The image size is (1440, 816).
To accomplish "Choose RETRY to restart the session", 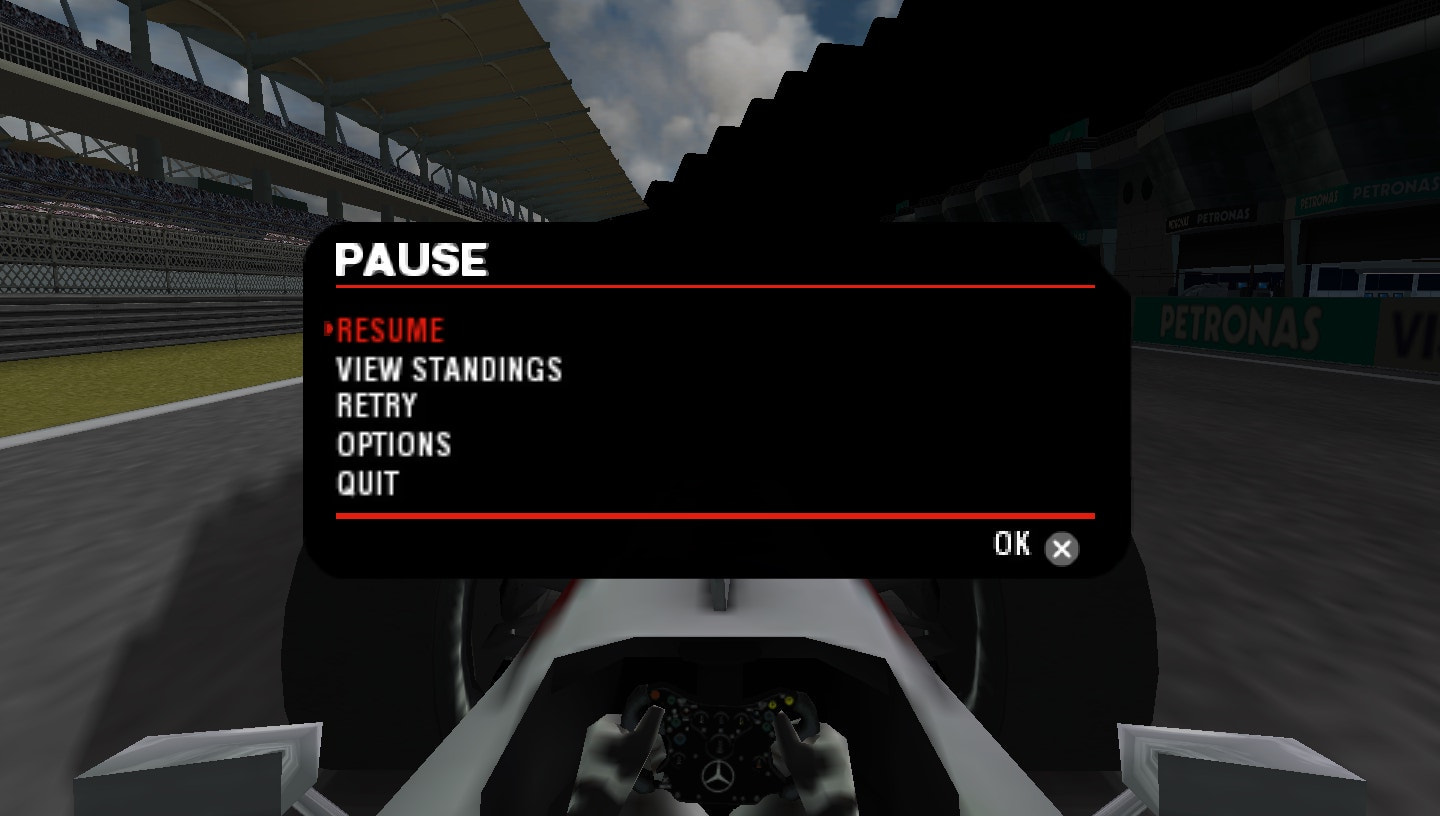I will [x=378, y=407].
